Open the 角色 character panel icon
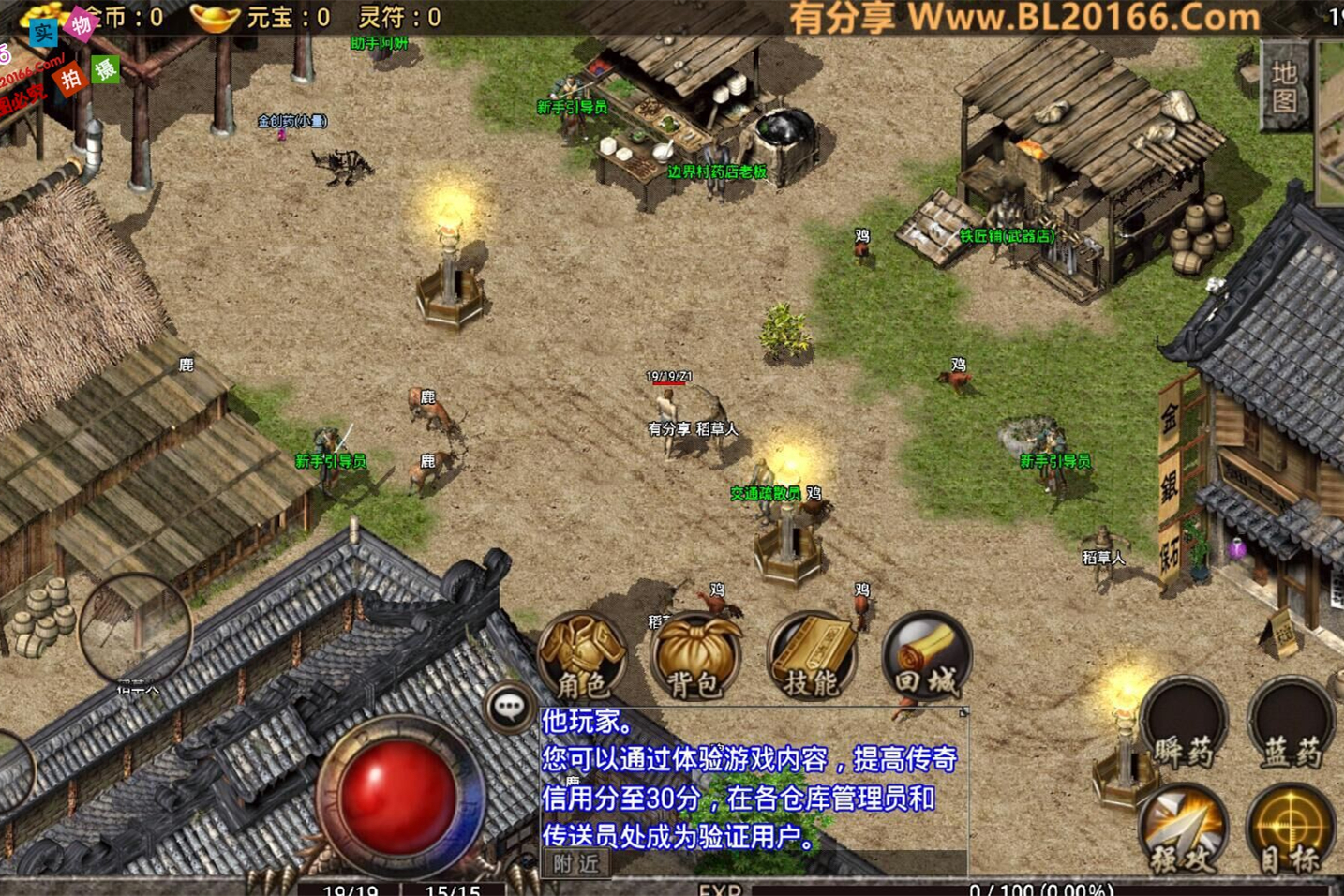1344x896 pixels. [581, 656]
